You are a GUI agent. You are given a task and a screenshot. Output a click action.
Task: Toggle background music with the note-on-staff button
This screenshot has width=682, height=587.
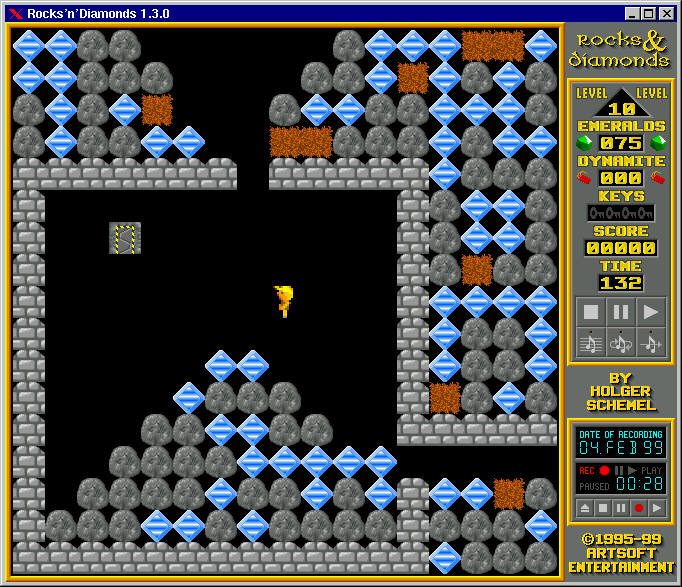click(591, 343)
